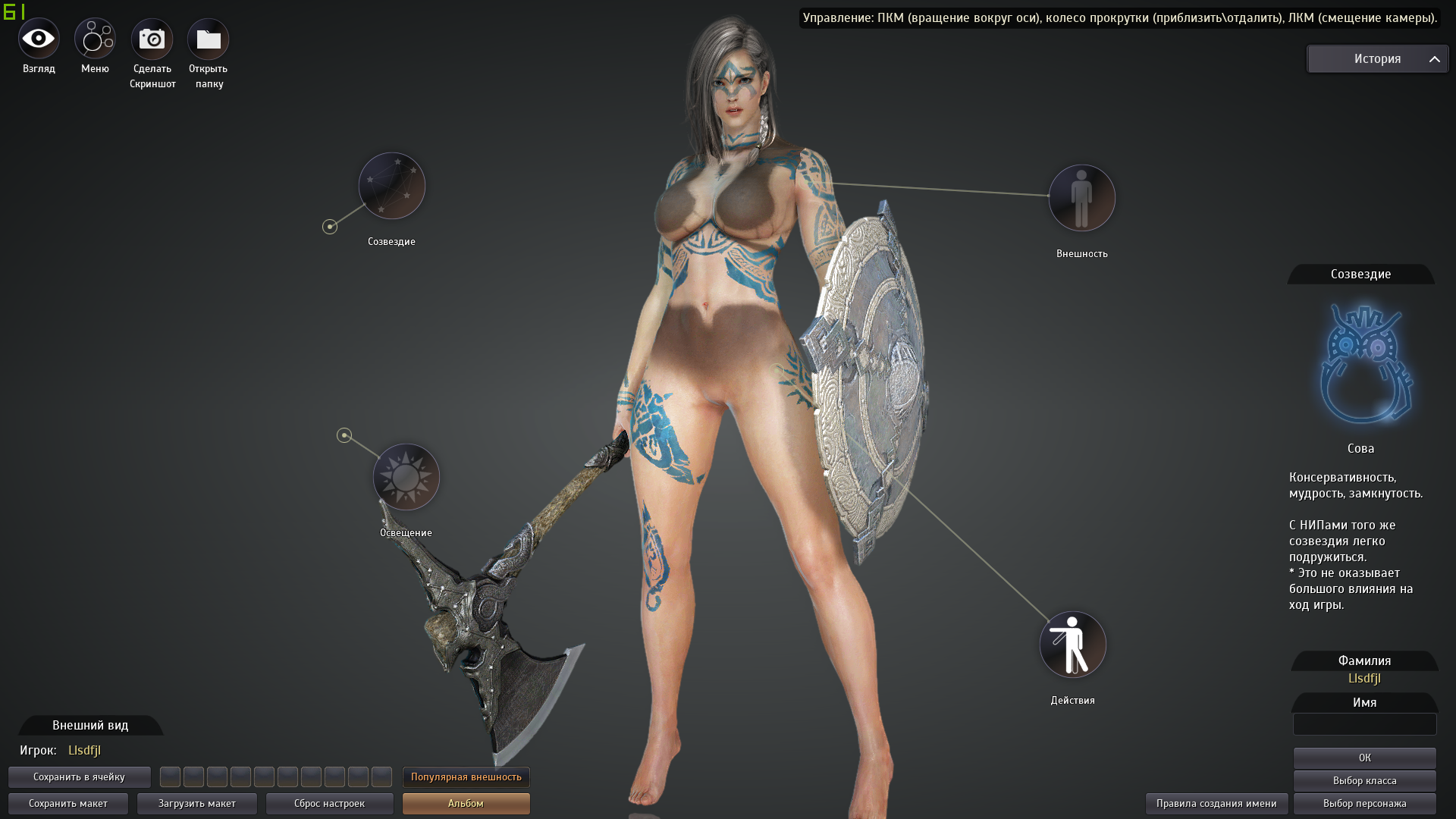
Task: Open the screenshots folder via Открыть папку
Action: [208, 37]
